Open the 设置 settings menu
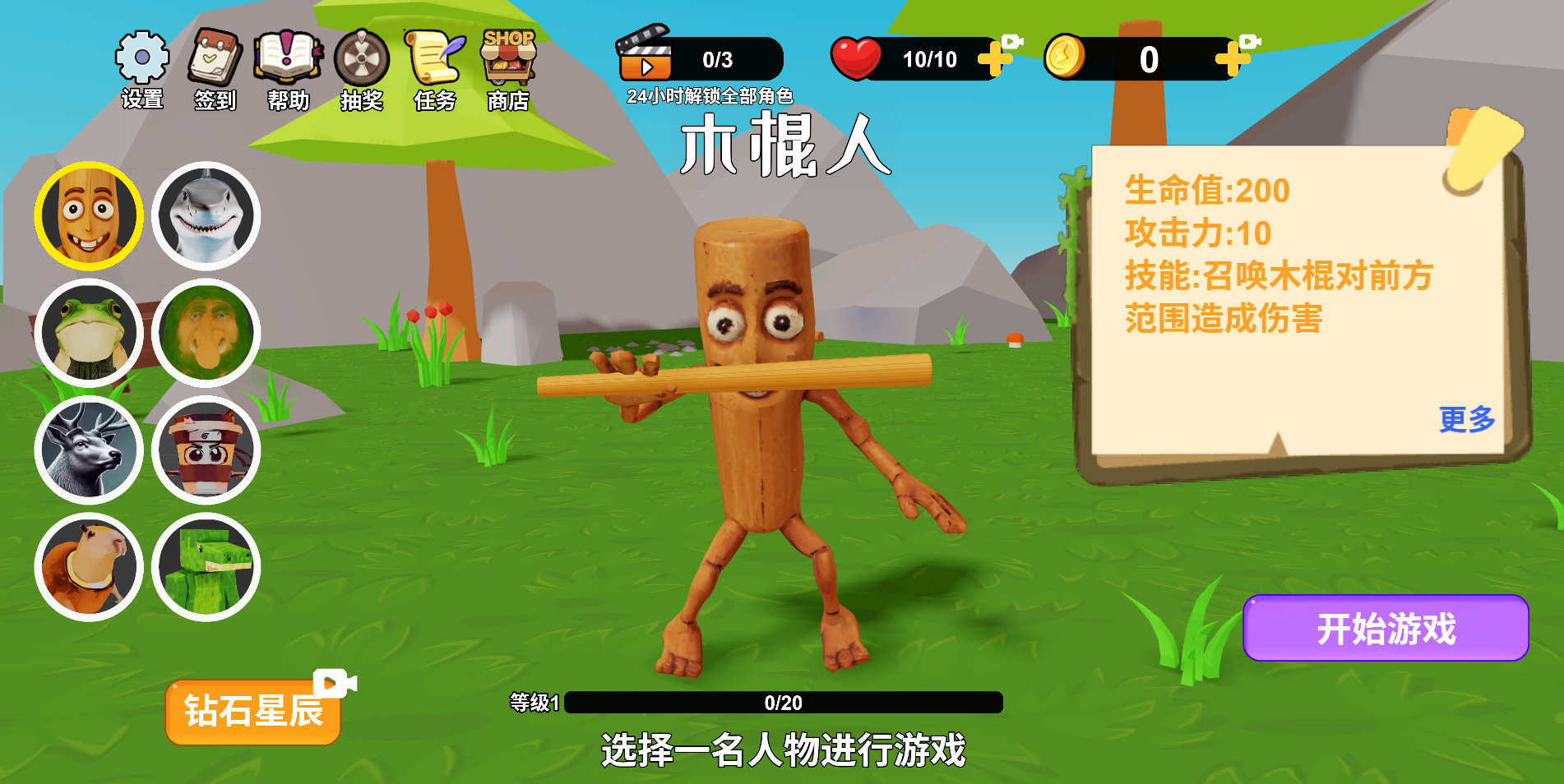This screenshot has width=1564, height=784. point(142,58)
